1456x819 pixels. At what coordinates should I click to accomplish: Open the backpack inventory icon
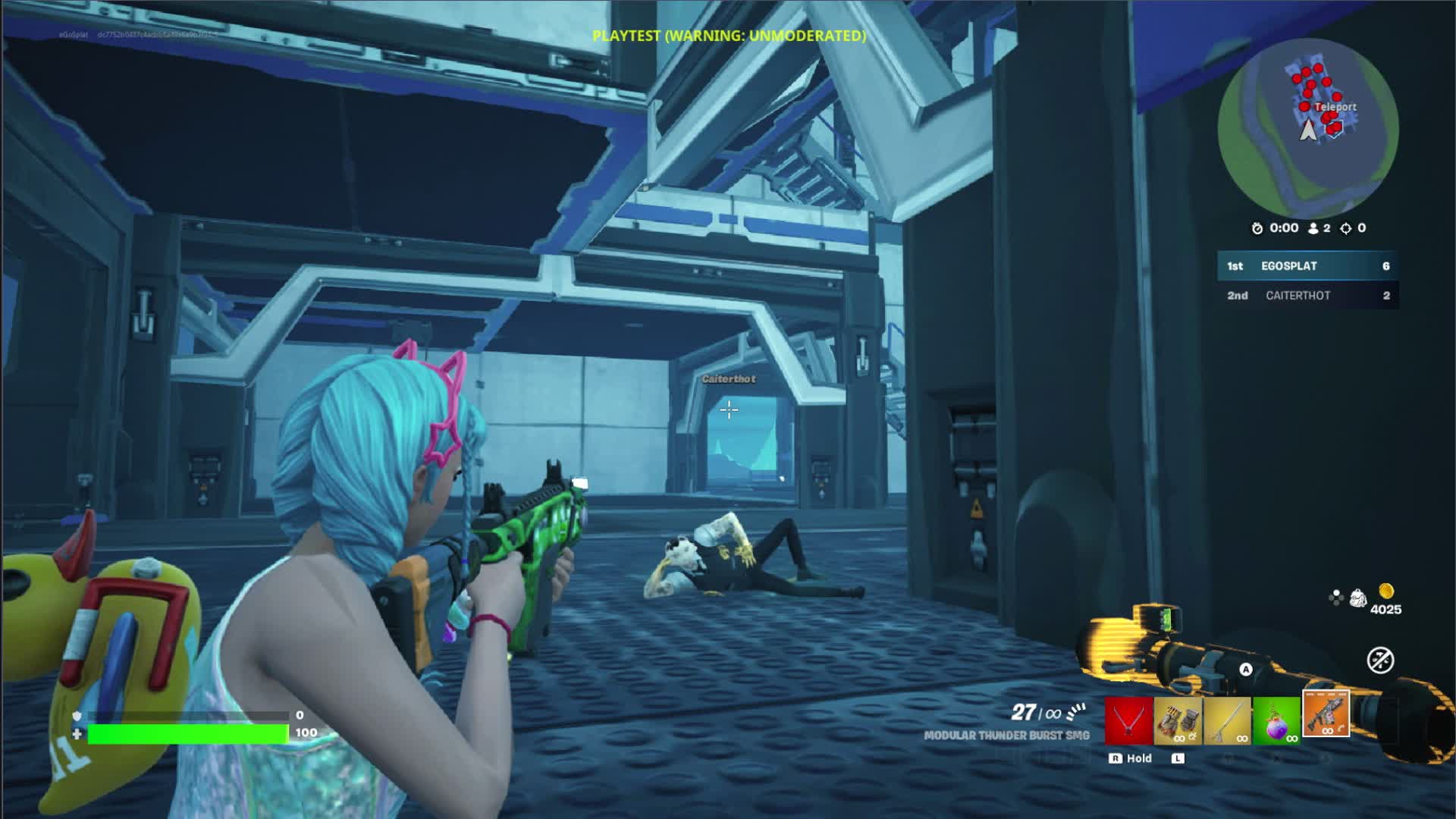1357,598
